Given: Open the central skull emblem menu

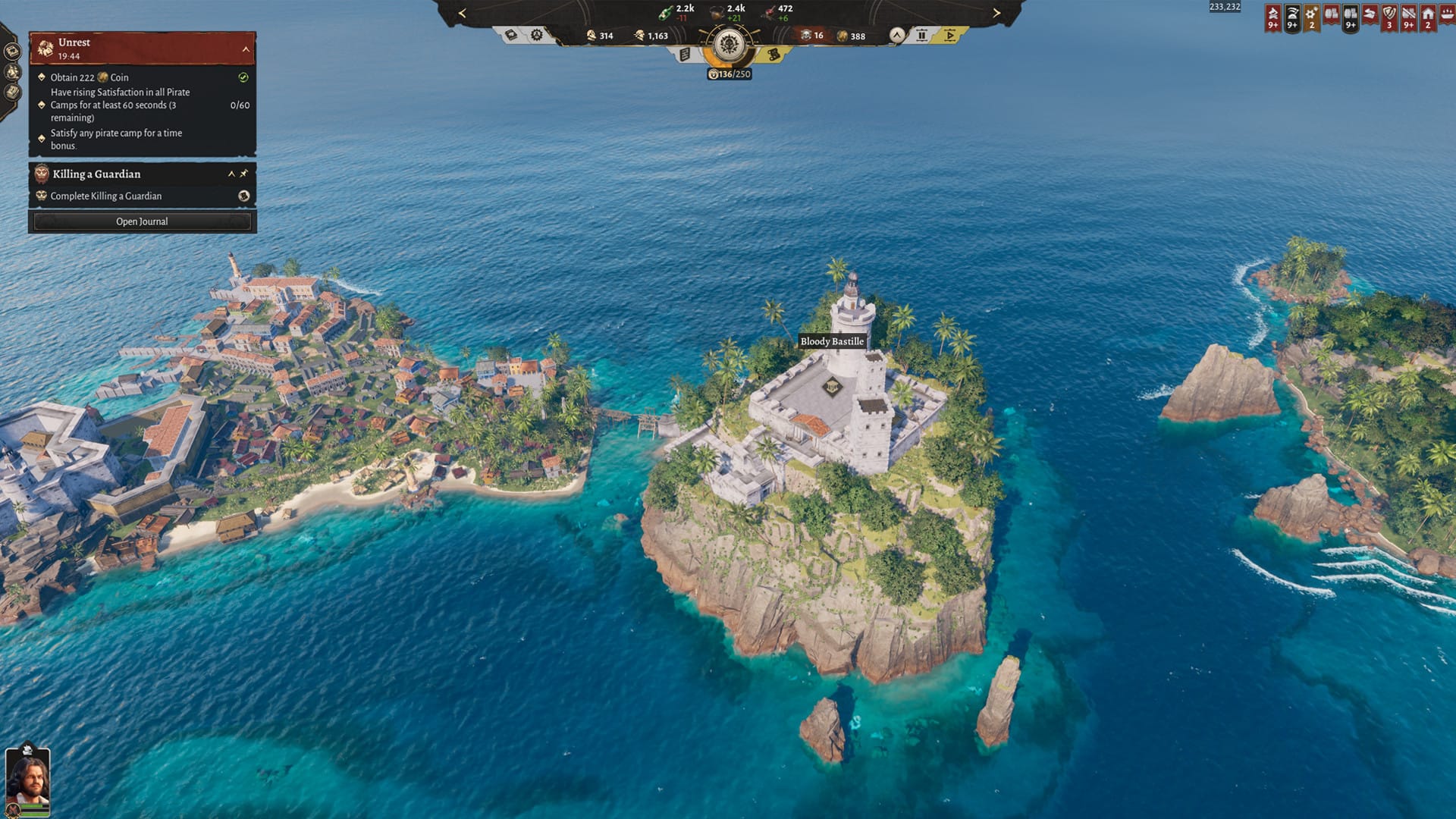Looking at the screenshot, I should pos(729,44).
